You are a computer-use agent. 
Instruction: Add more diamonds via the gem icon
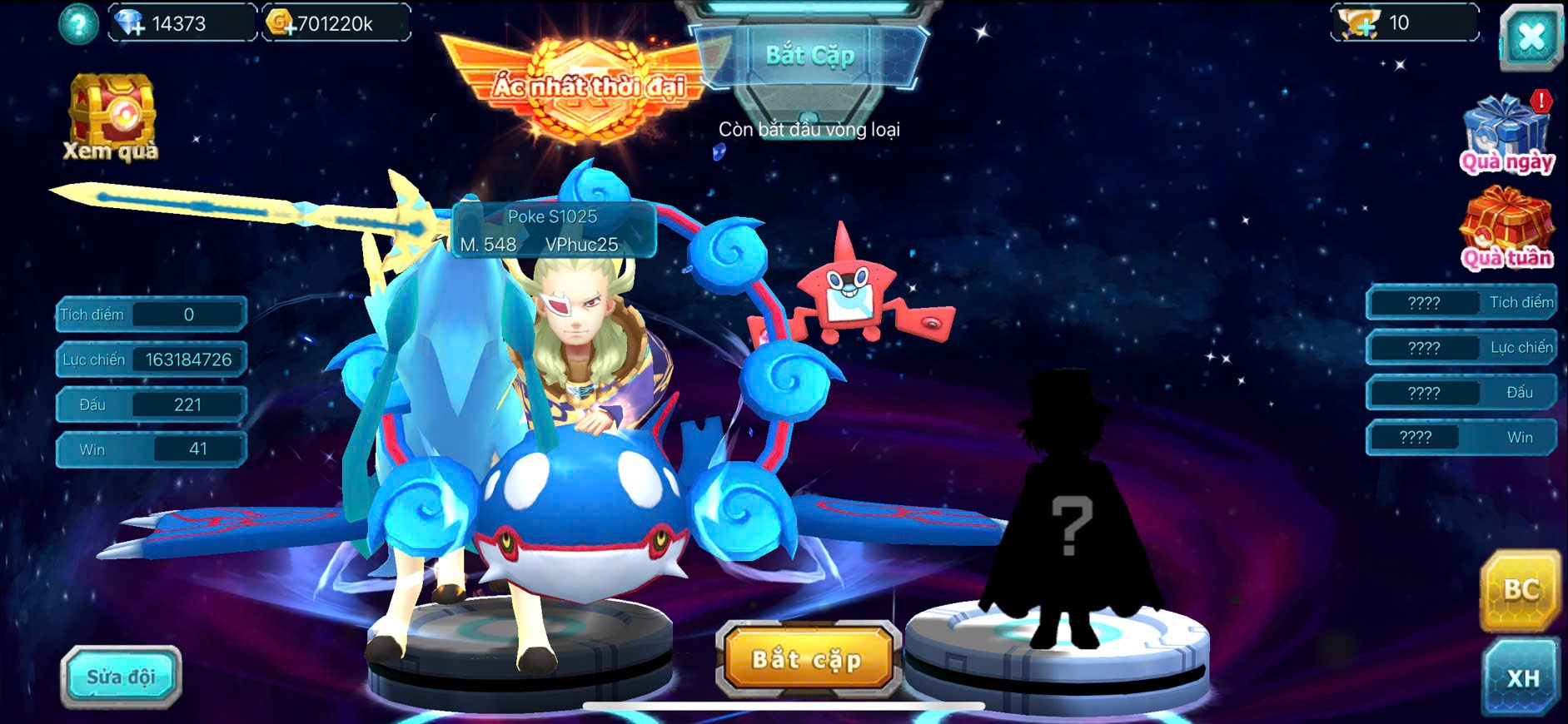click(x=130, y=22)
